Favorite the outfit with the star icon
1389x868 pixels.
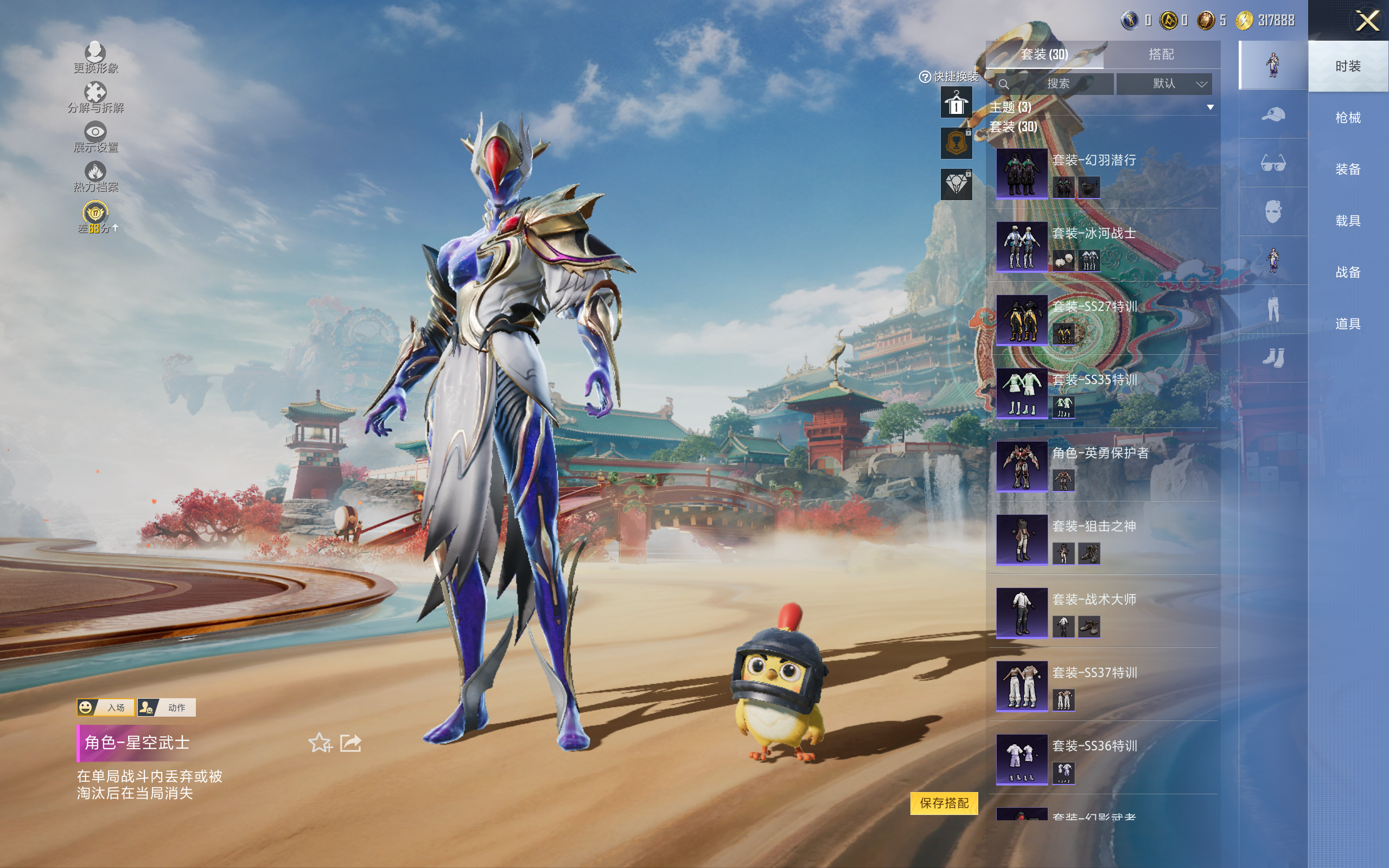[320, 743]
